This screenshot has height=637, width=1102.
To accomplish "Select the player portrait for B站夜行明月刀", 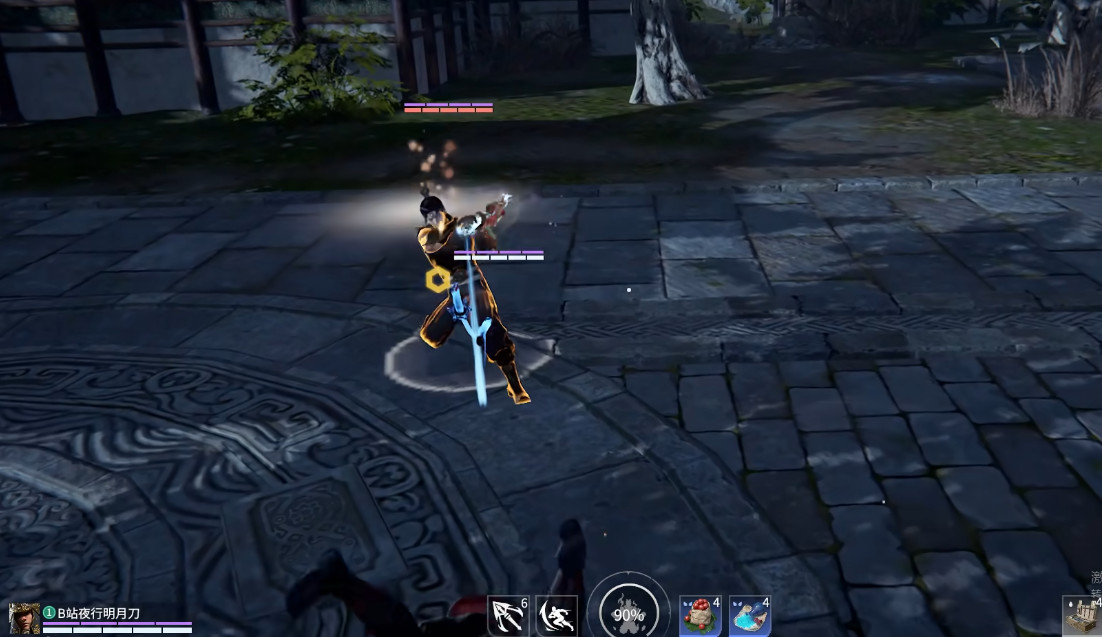I will [x=25, y=617].
